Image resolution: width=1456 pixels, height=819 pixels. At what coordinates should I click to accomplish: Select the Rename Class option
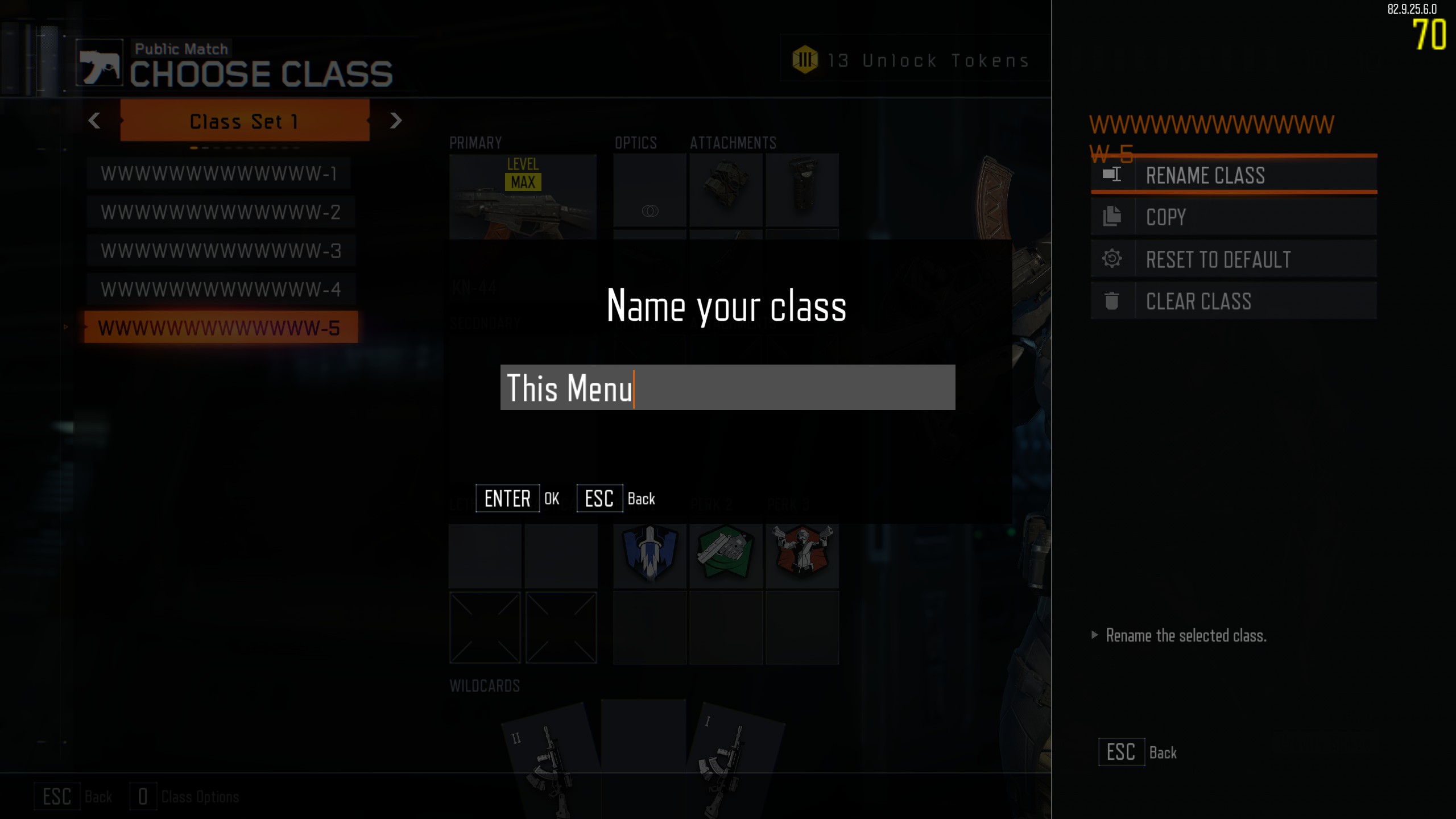[x=1234, y=176]
